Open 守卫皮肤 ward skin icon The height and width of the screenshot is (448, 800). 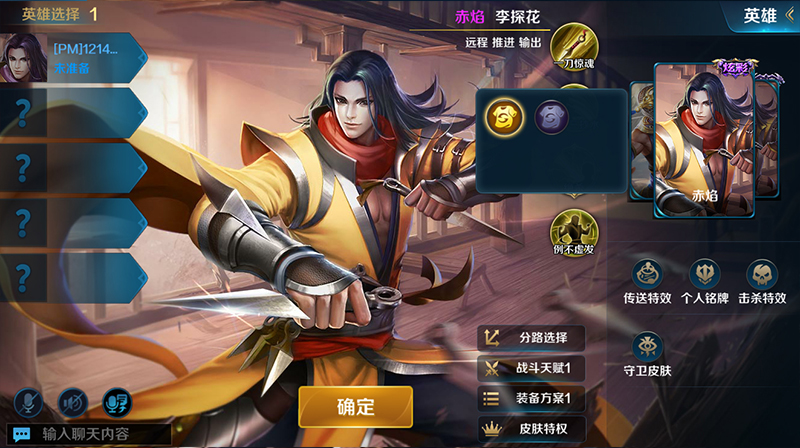650,347
